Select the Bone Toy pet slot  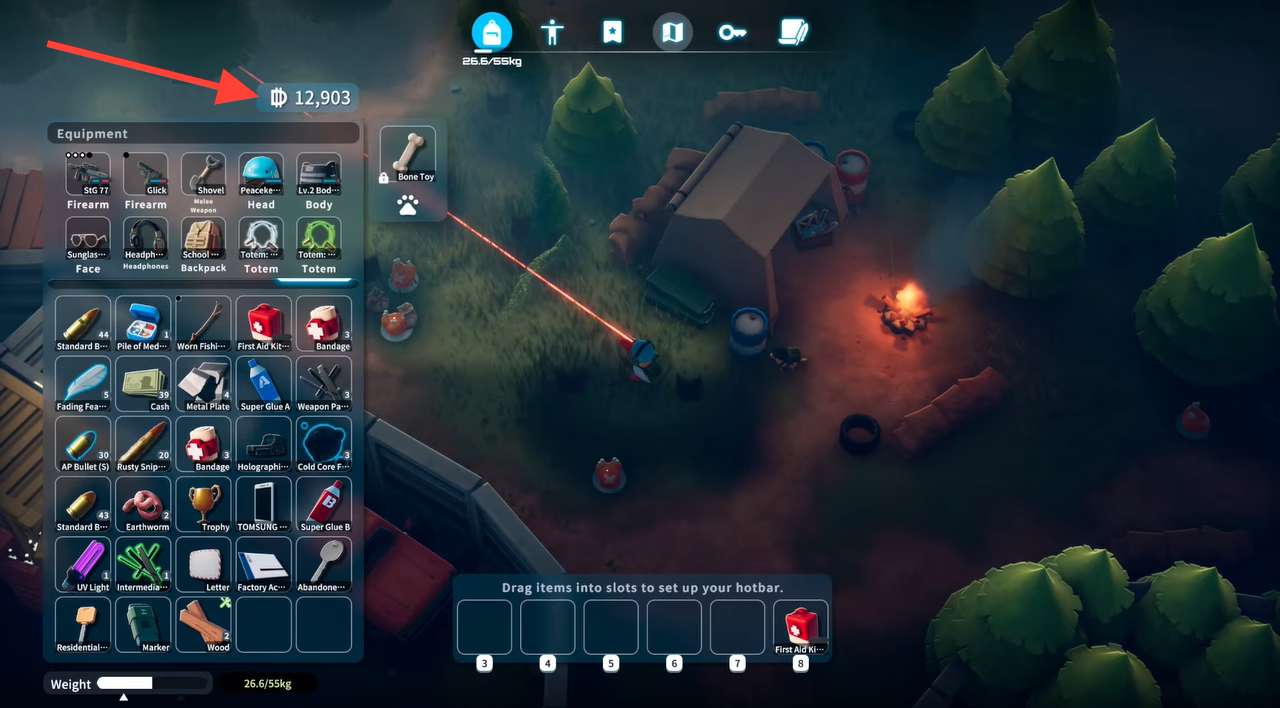click(x=408, y=155)
